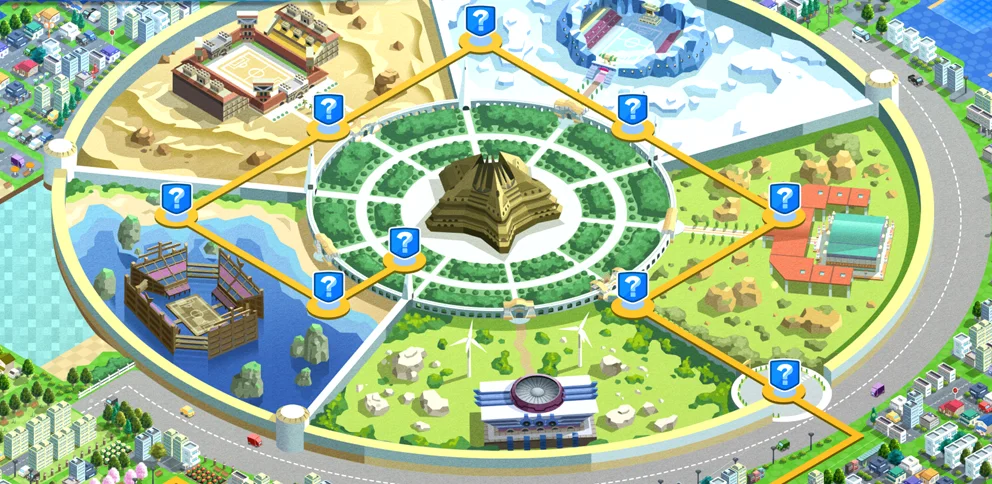Open the question mark node where the gate path forks

coord(630,287)
